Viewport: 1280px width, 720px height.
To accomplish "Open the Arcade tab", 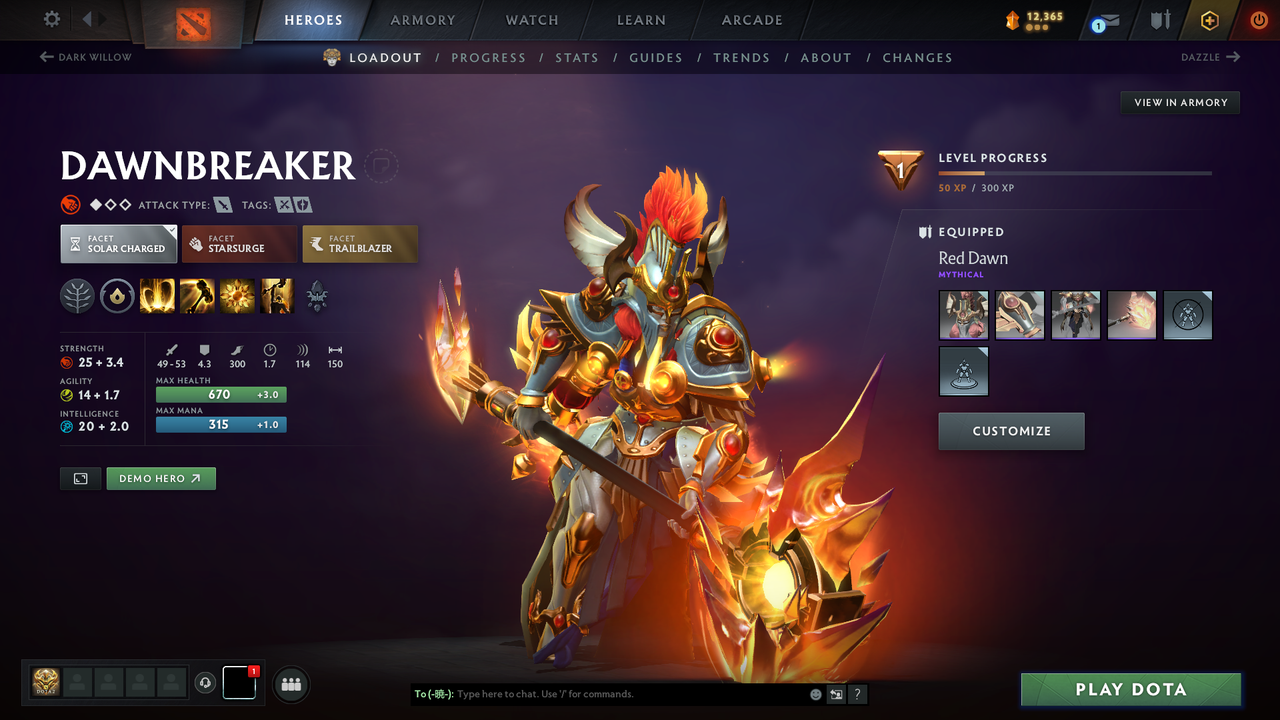I will [x=752, y=20].
